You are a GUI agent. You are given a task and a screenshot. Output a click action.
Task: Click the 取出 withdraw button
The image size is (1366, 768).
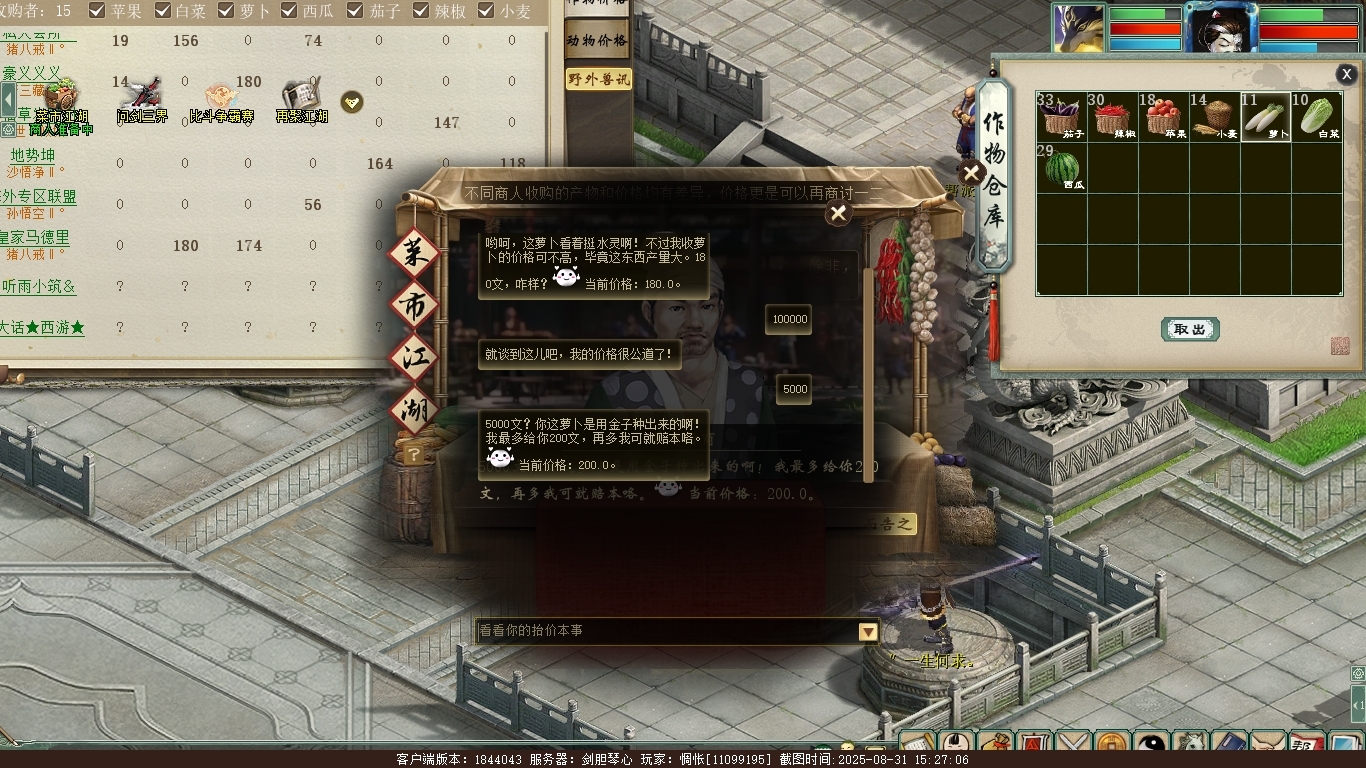pos(1190,329)
